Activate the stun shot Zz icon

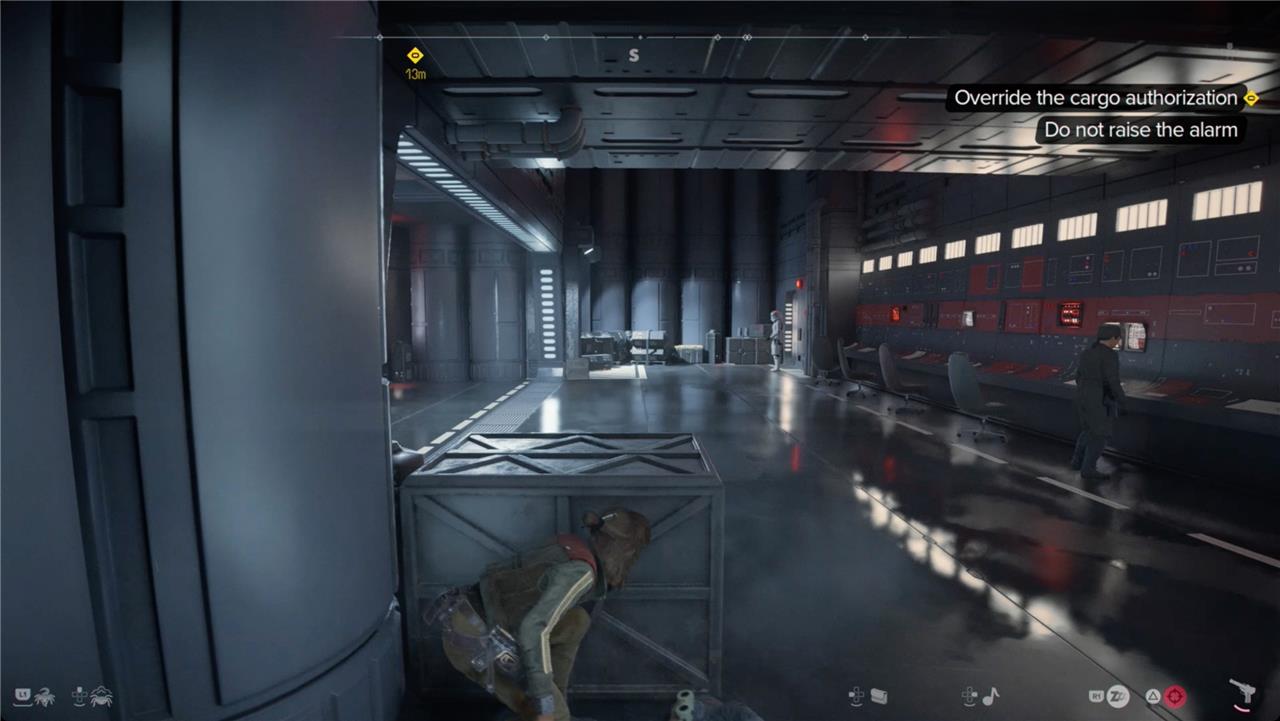tap(1119, 696)
